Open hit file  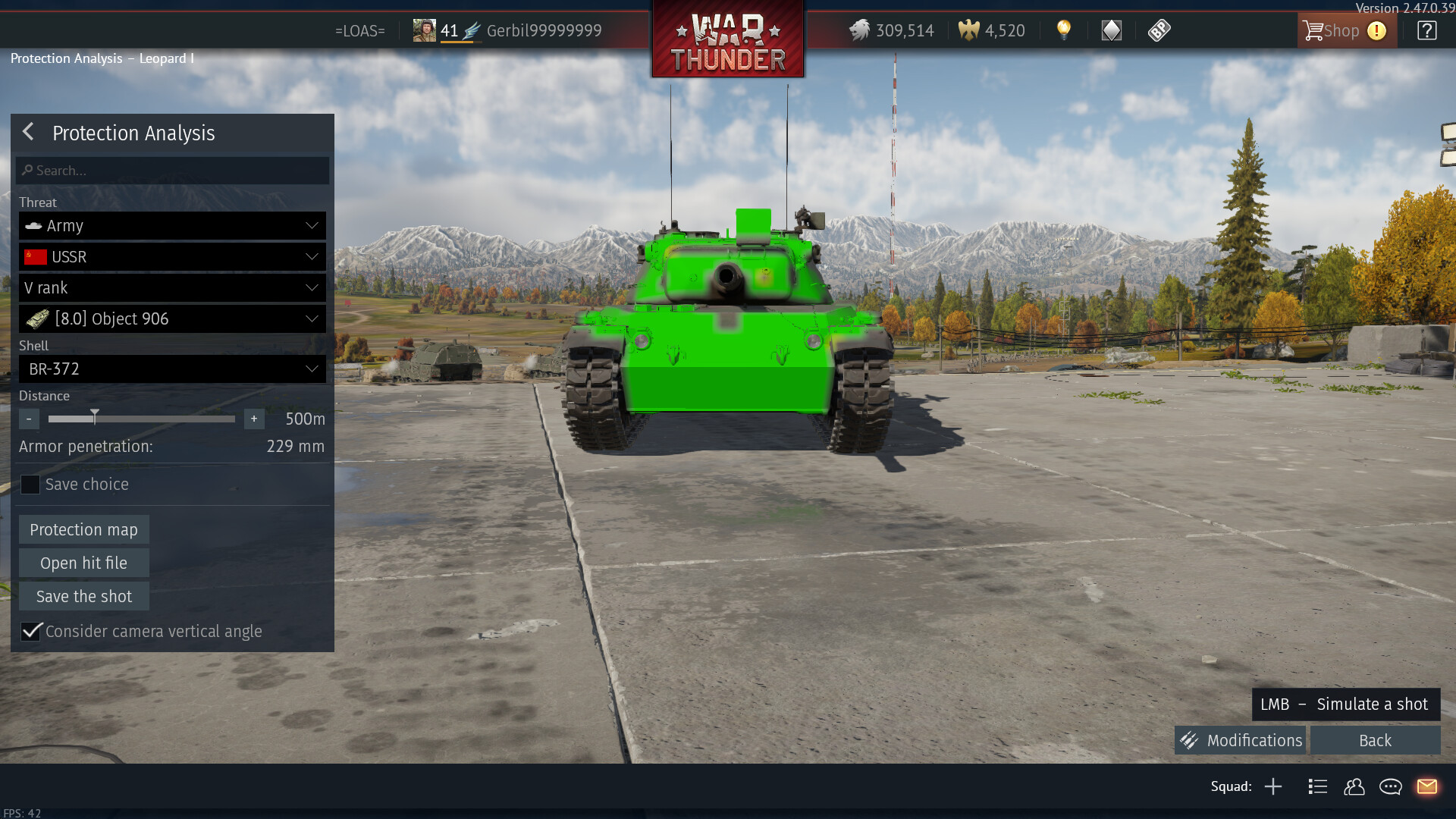coord(83,563)
